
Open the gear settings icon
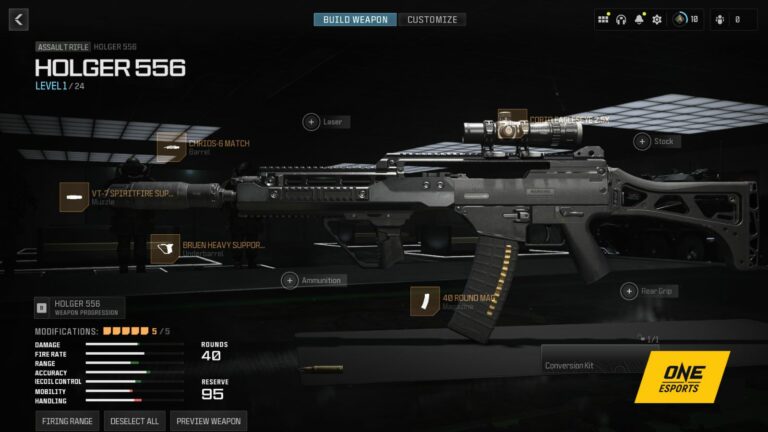[x=657, y=19]
